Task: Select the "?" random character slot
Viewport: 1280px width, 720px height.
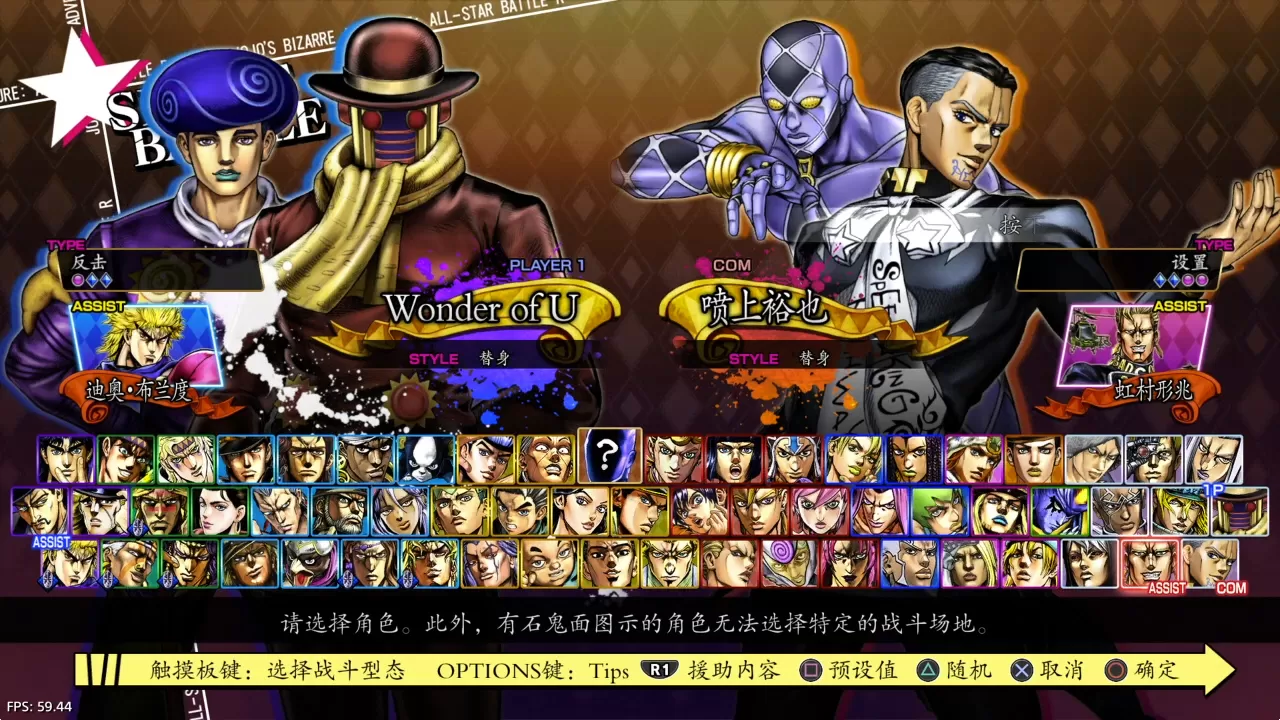Action: (x=610, y=457)
